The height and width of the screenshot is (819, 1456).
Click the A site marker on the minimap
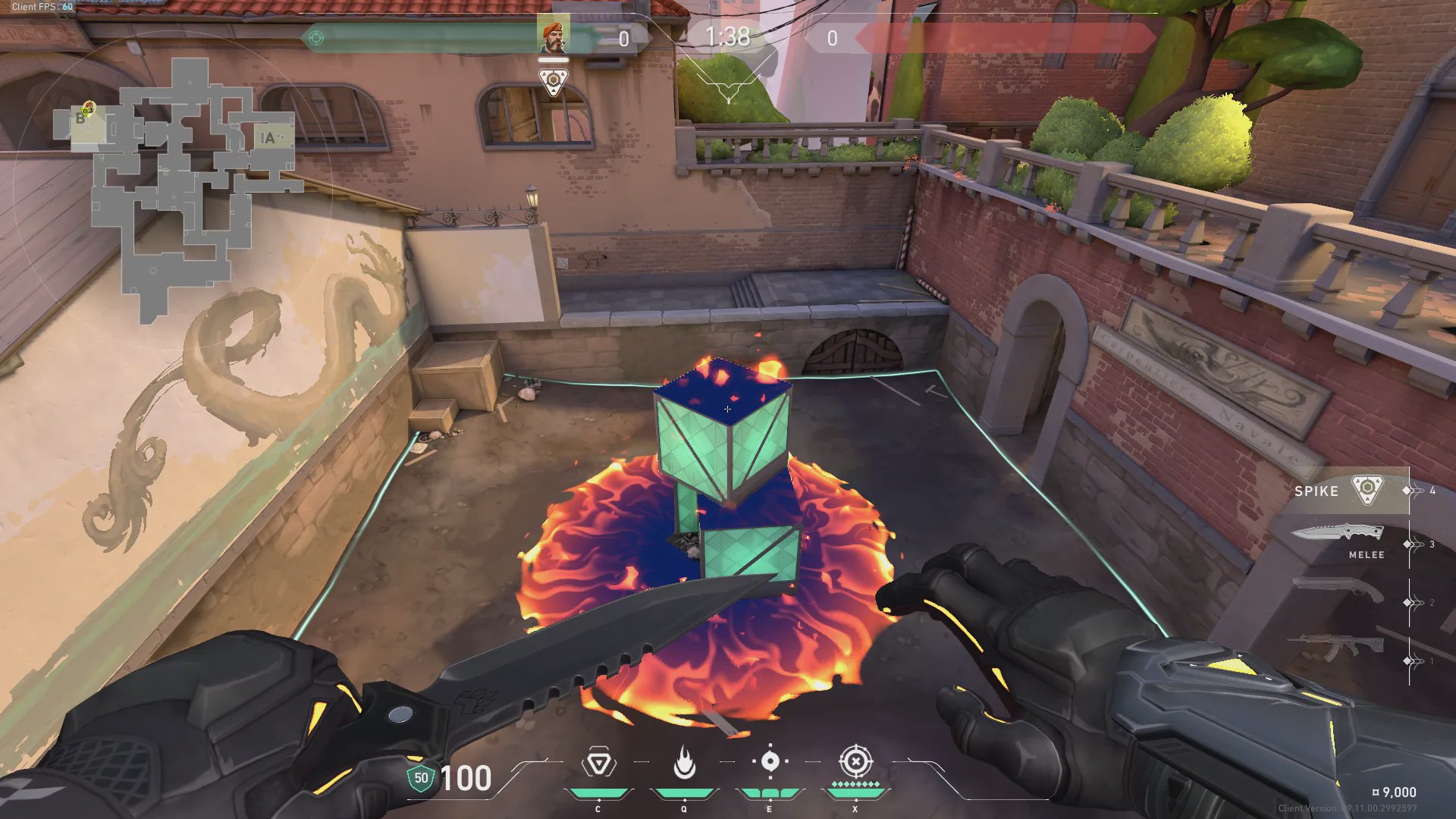(267, 138)
